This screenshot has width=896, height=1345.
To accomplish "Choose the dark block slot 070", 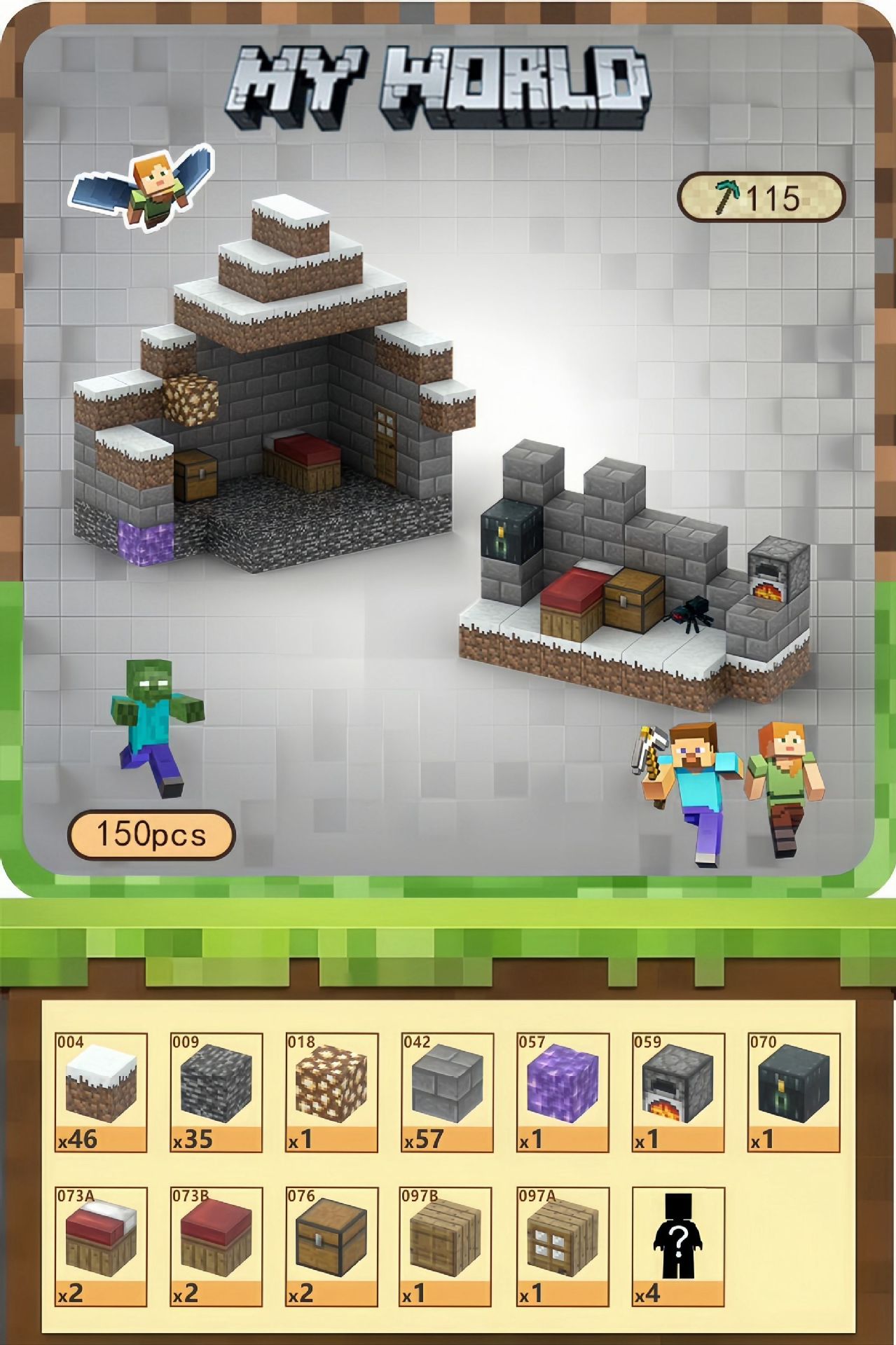I will pos(793,1092).
